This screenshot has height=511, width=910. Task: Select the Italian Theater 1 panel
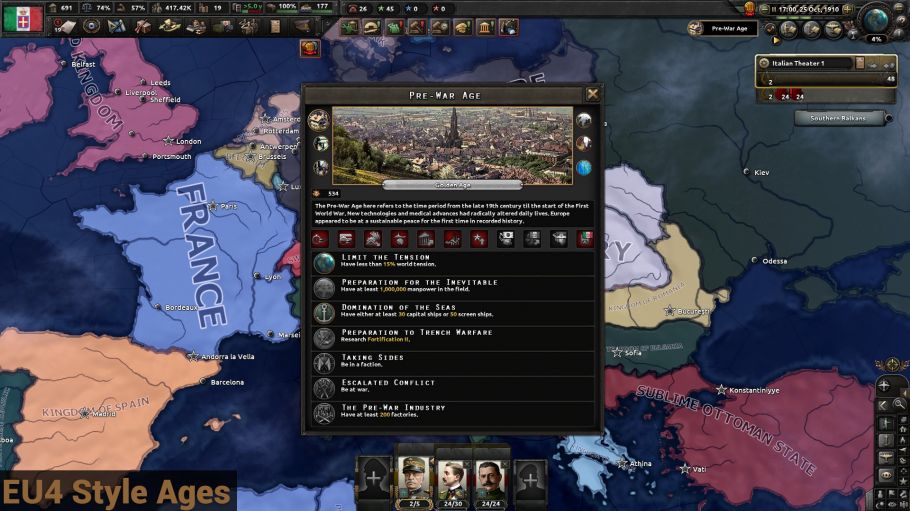pyautogui.click(x=810, y=63)
